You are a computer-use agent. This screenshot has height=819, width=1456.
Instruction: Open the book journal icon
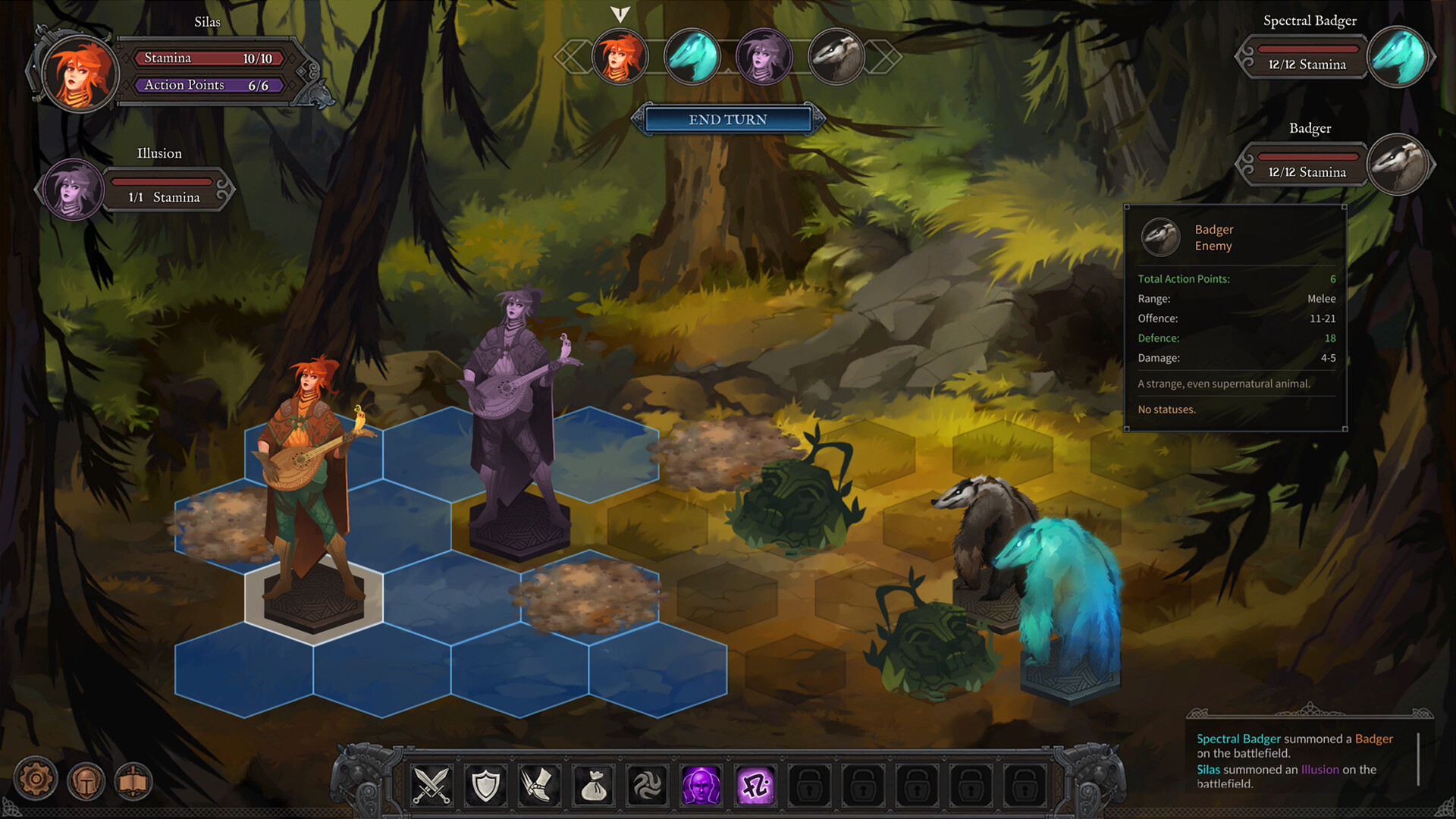pos(133,778)
